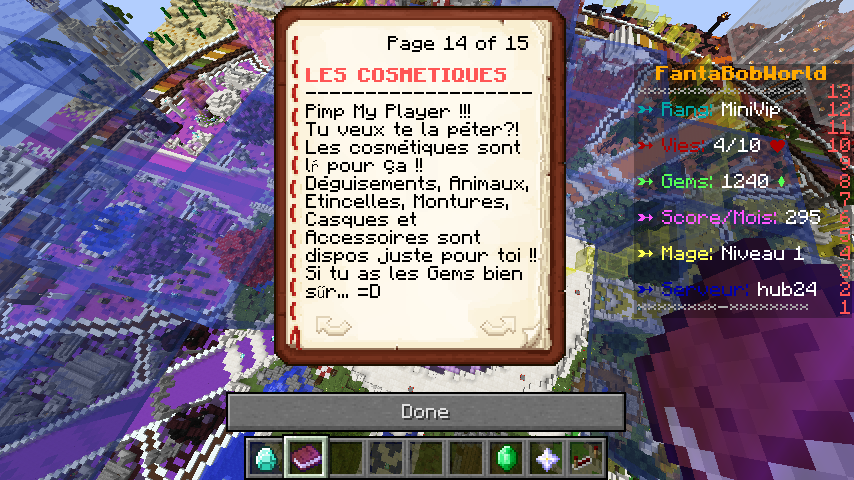Choose the emerald in the hotbar
The height and width of the screenshot is (480, 854).
[506, 458]
